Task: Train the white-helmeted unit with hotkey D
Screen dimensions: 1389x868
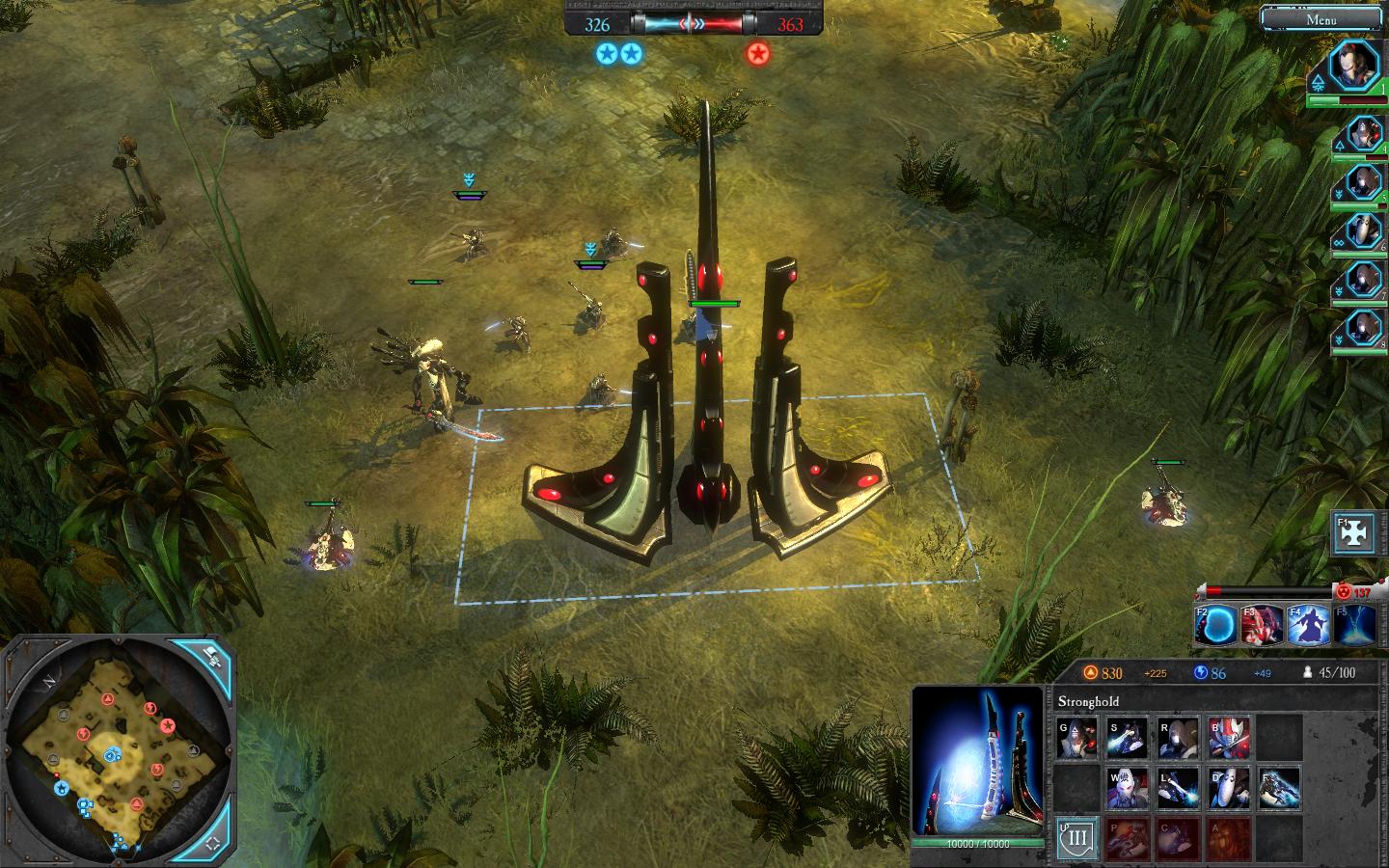Action: 1228,787
